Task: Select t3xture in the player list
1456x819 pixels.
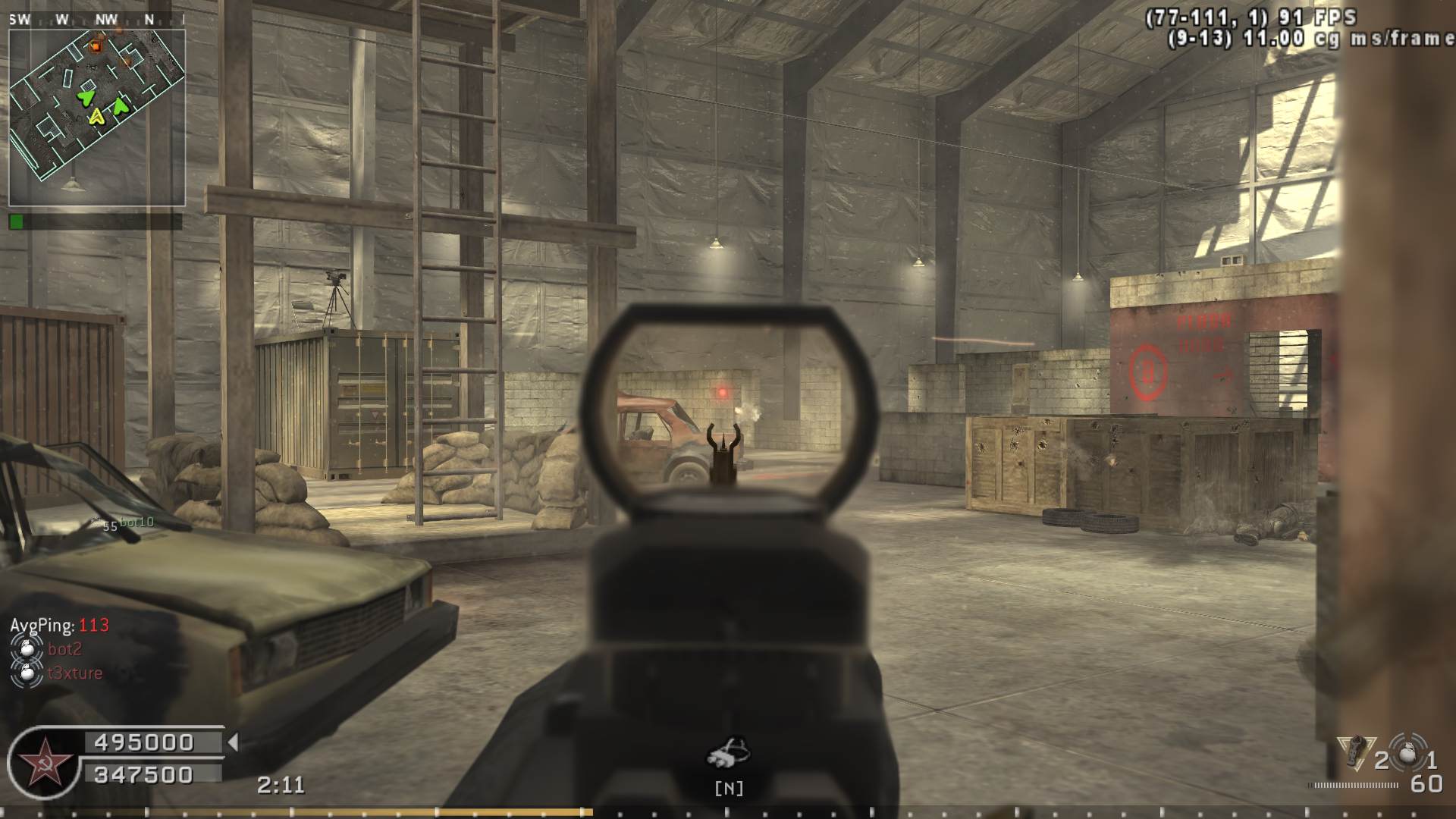Action: [x=74, y=673]
